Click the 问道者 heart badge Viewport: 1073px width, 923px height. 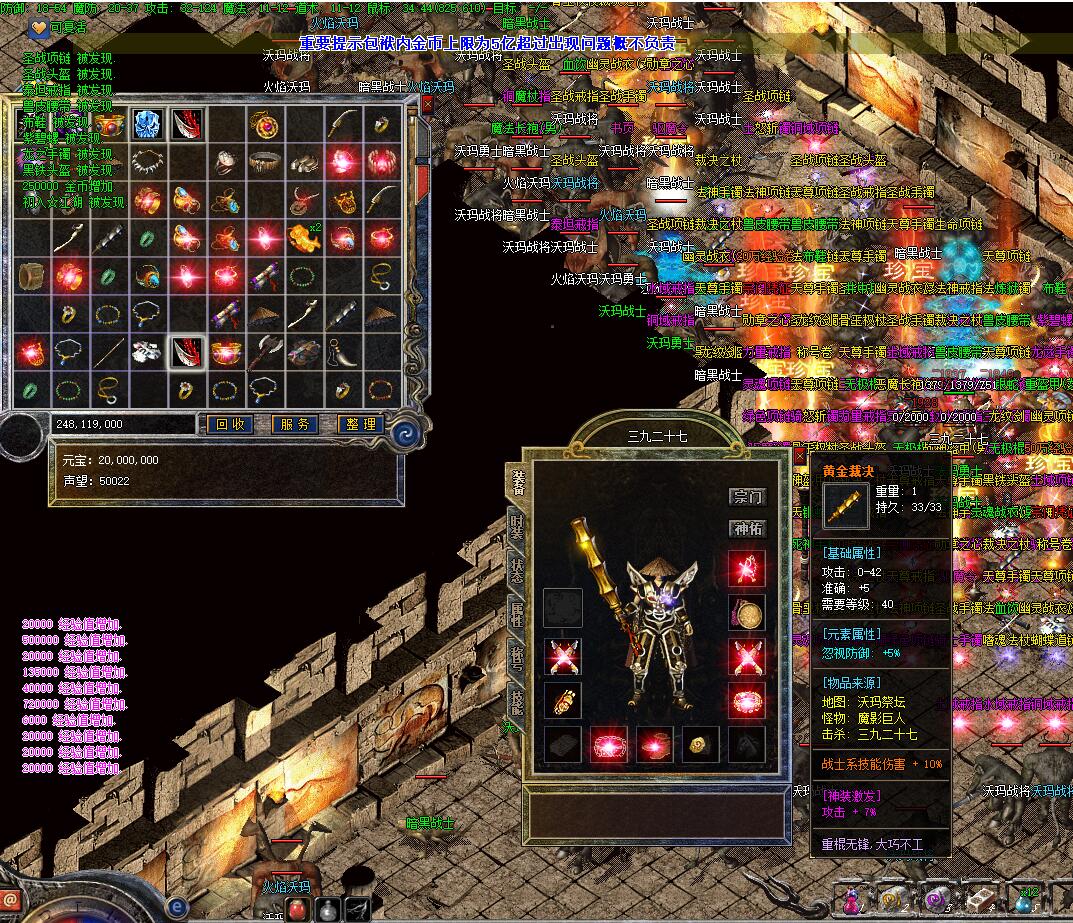[x=37, y=28]
